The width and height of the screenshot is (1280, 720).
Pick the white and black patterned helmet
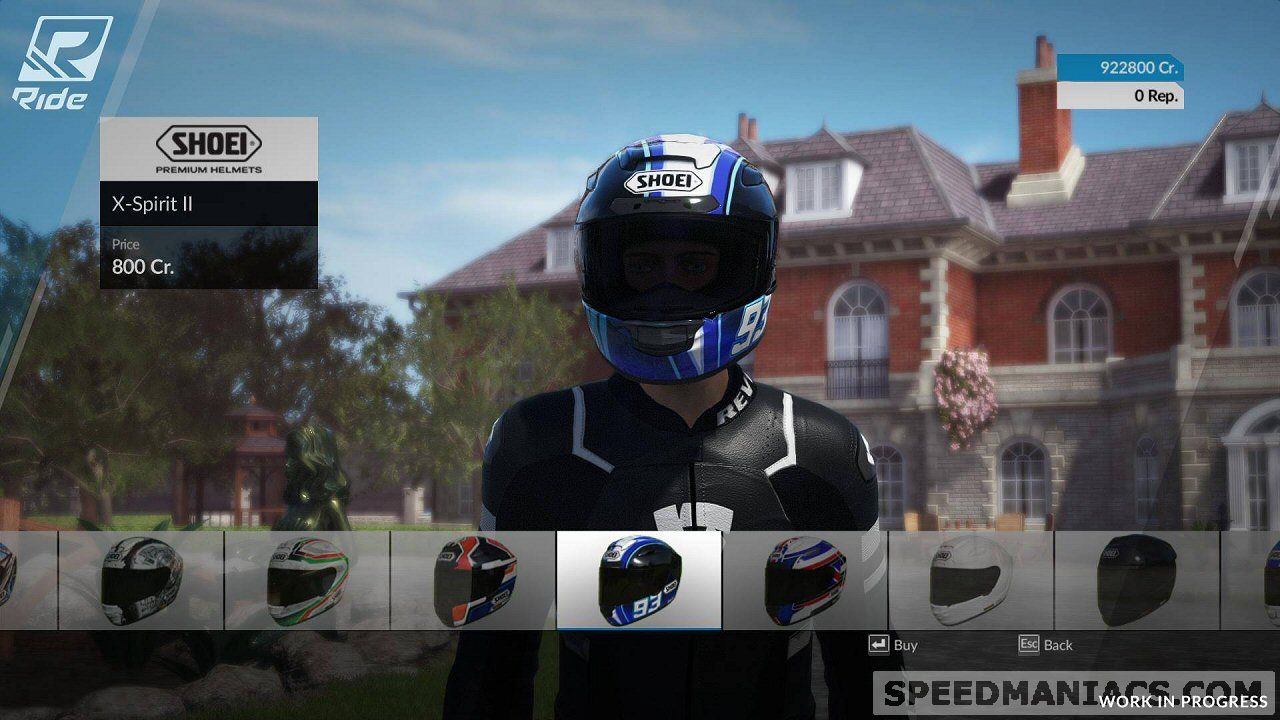[x=141, y=580]
